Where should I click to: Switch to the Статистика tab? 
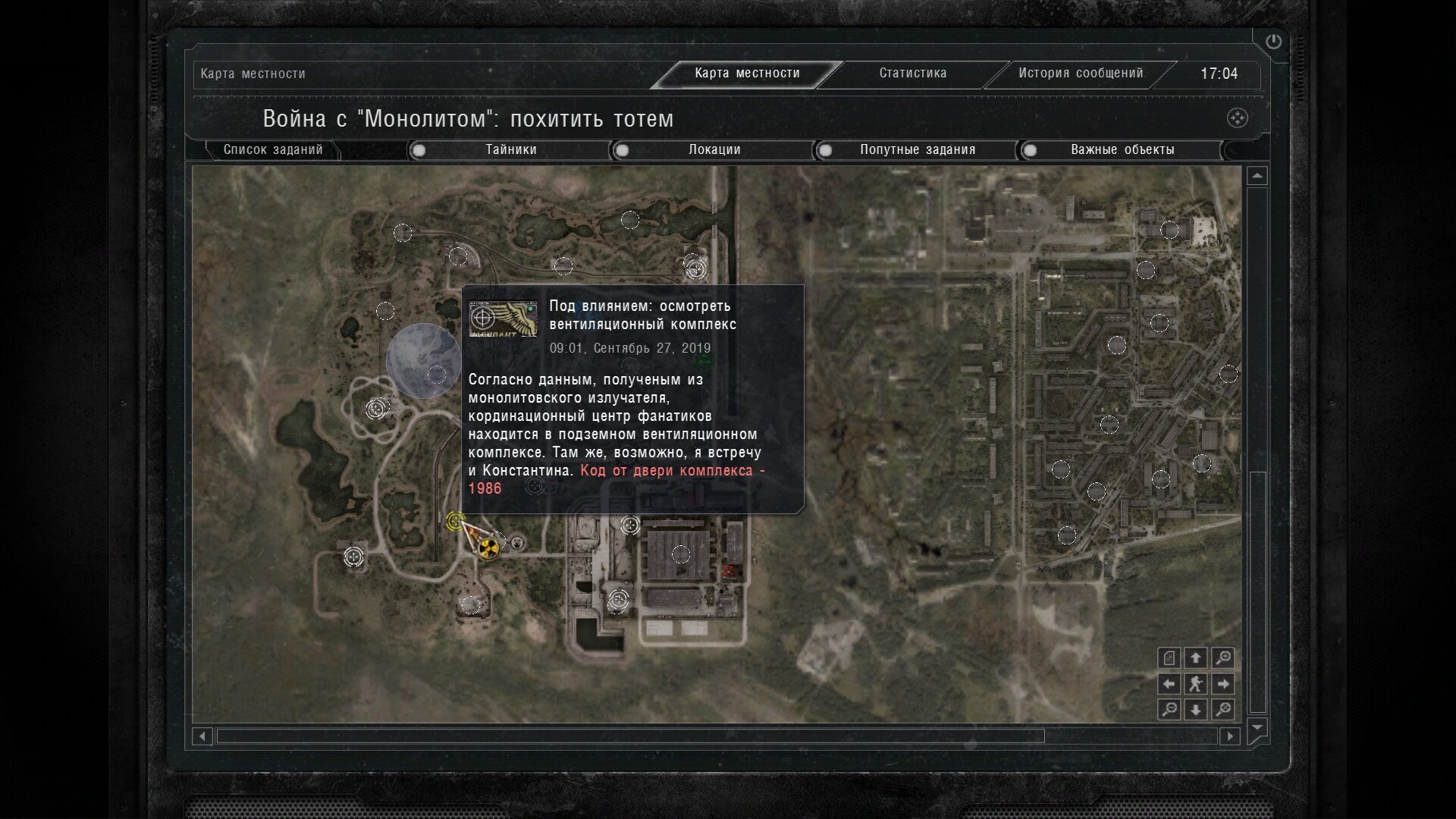[x=912, y=74]
